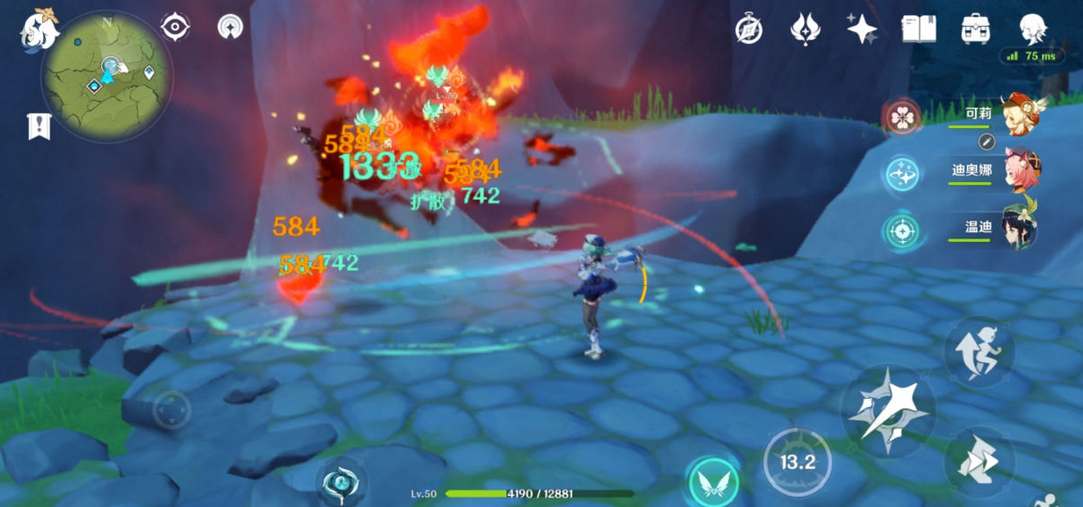Tap the sprint button
Image resolution: width=1083 pixels, height=507 pixels.
click(979, 350)
